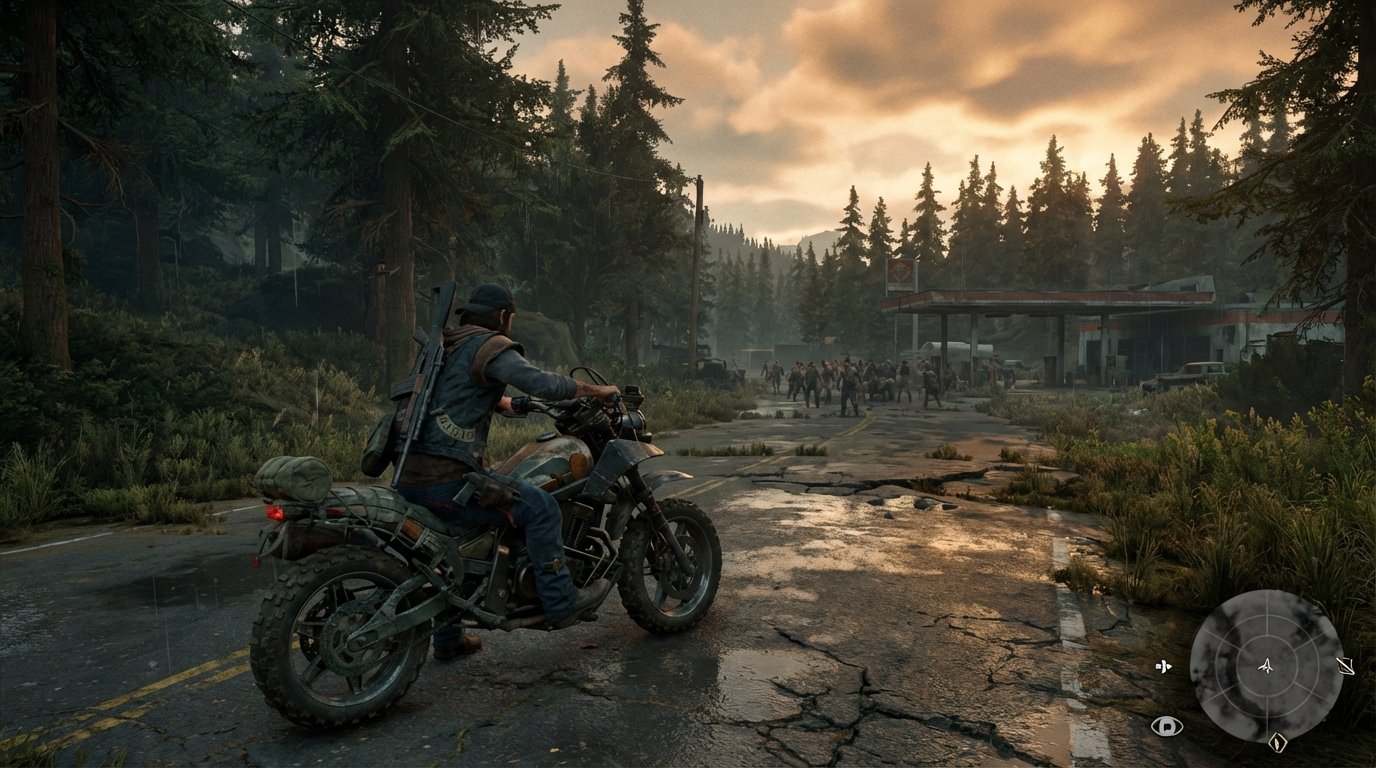Click the pickup truck near the gas station
This screenshot has width=1376, height=768.
click(x=1187, y=375)
